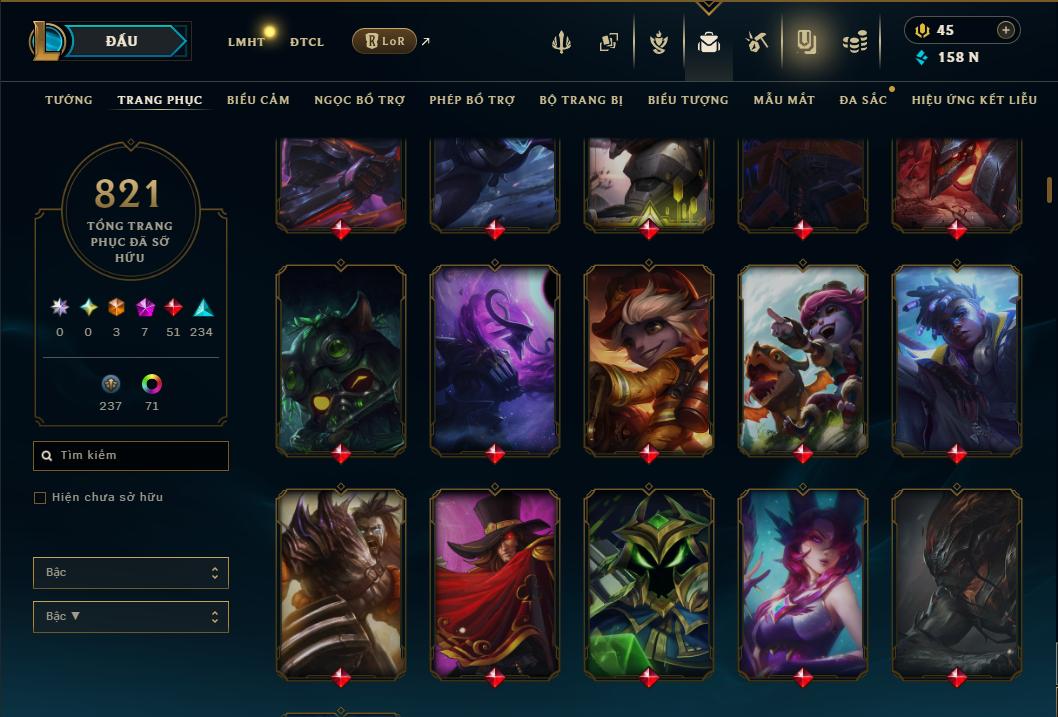Screen dimensions: 1058x717
Task: Click the Tìm kiếm search box
Action: pos(131,456)
